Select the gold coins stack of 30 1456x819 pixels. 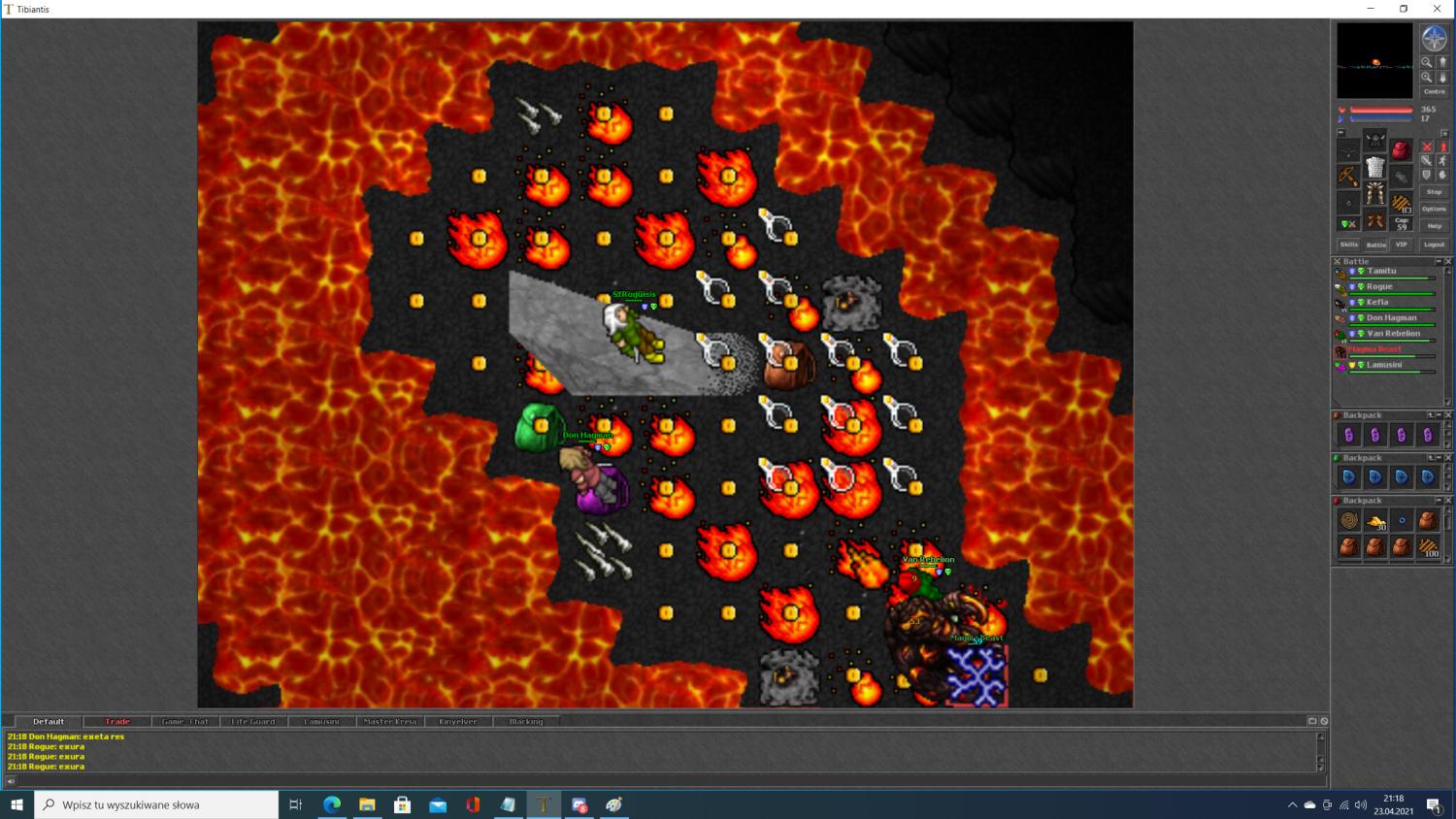pyautogui.click(x=1375, y=521)
